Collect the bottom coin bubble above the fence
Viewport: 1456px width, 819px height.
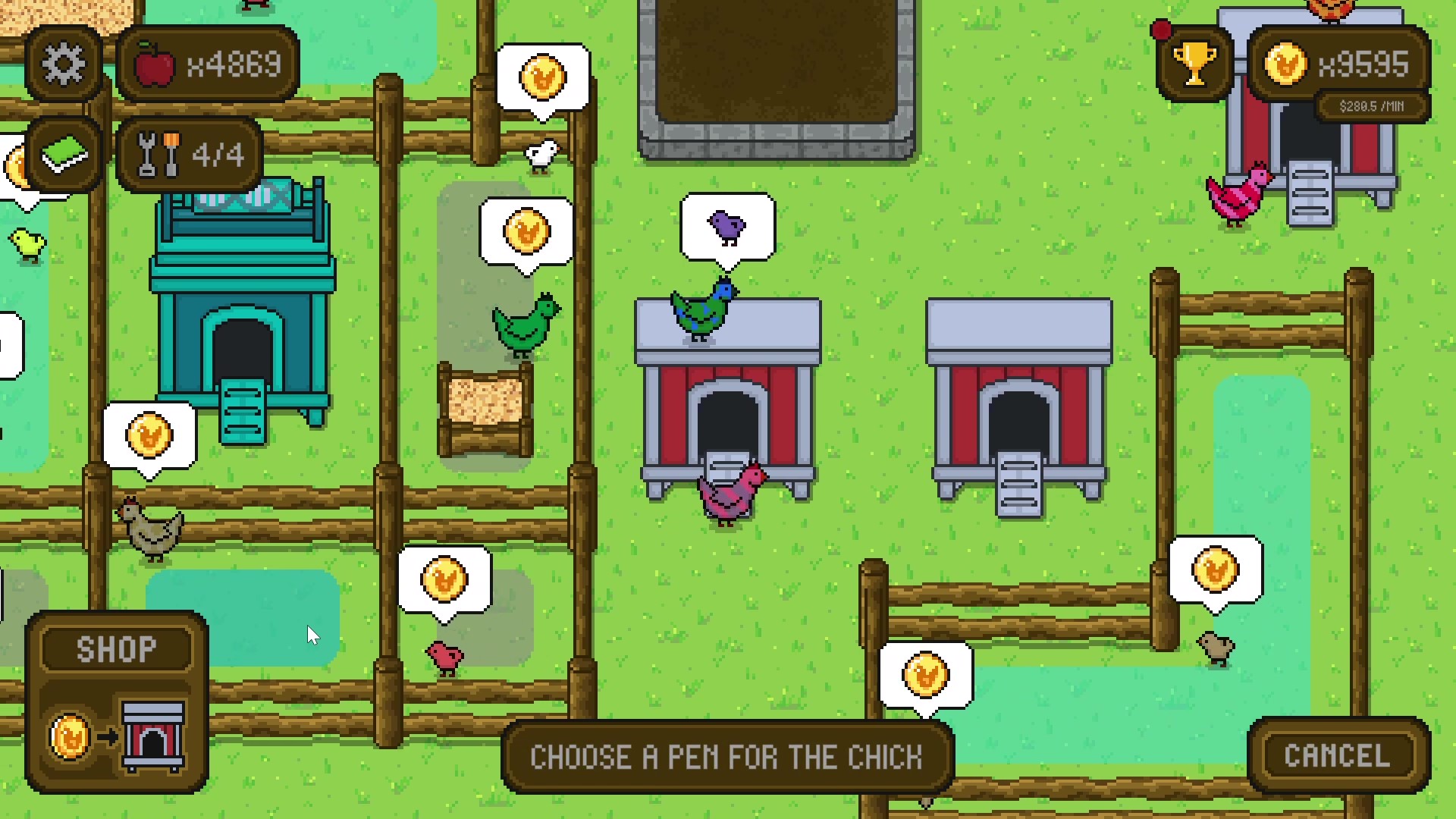tap(926, 675)
